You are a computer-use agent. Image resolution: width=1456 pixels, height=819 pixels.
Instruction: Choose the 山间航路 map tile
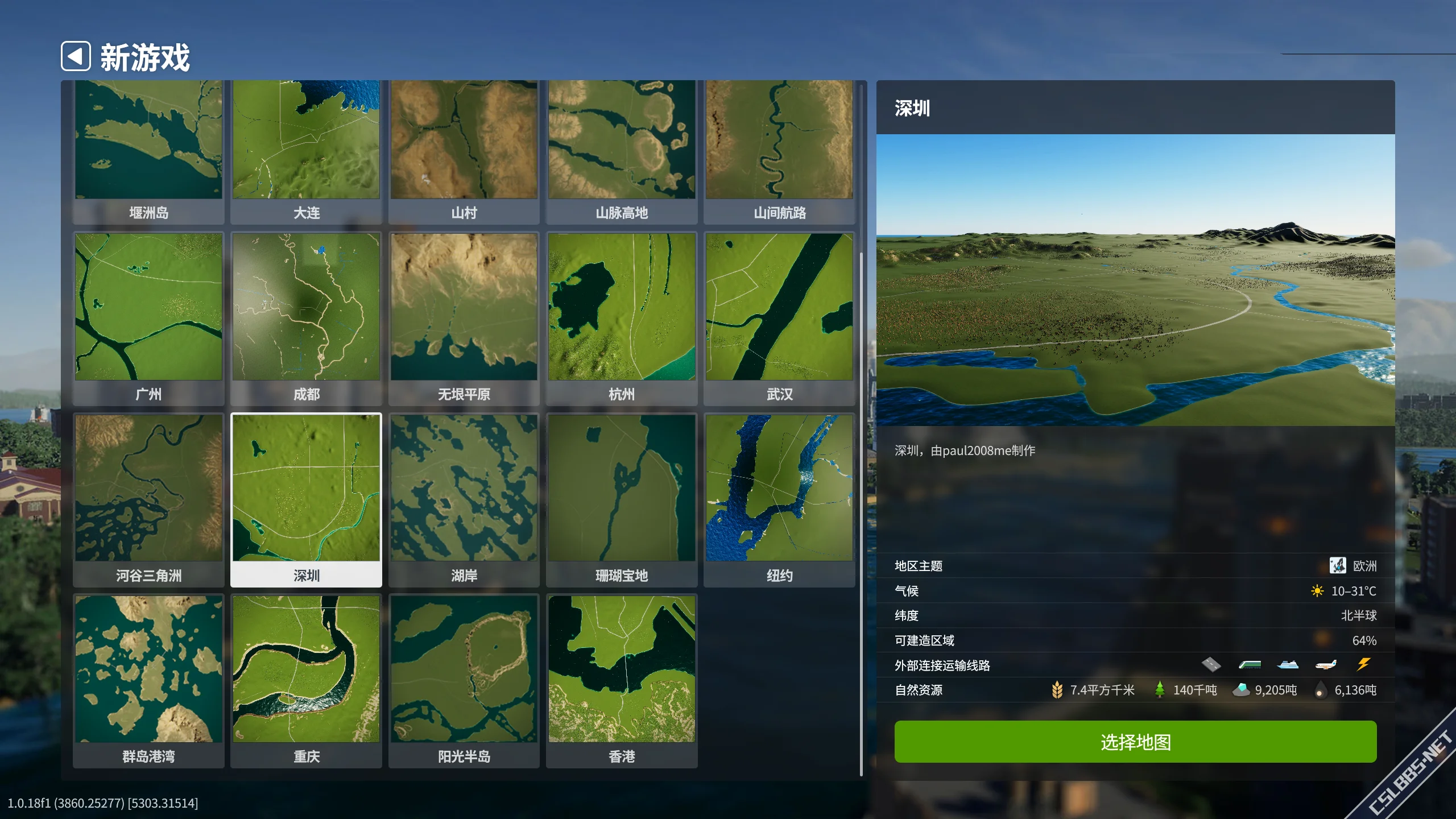click(779, 147)
